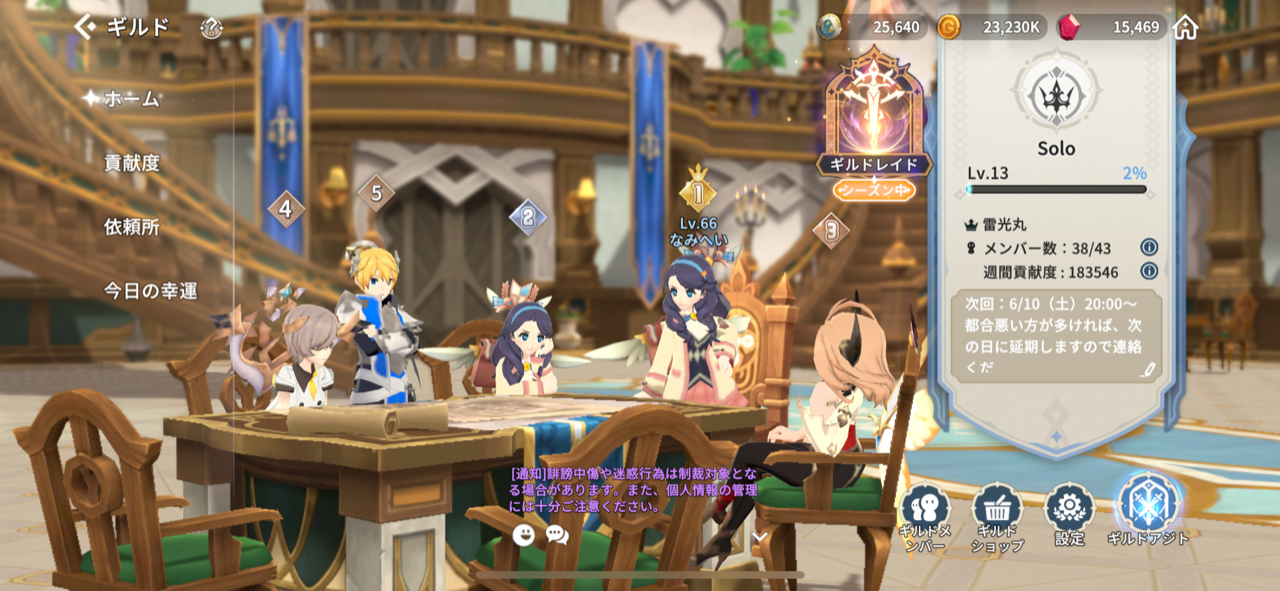
Task: Open the chat speech bubble button
Action: 557,535
